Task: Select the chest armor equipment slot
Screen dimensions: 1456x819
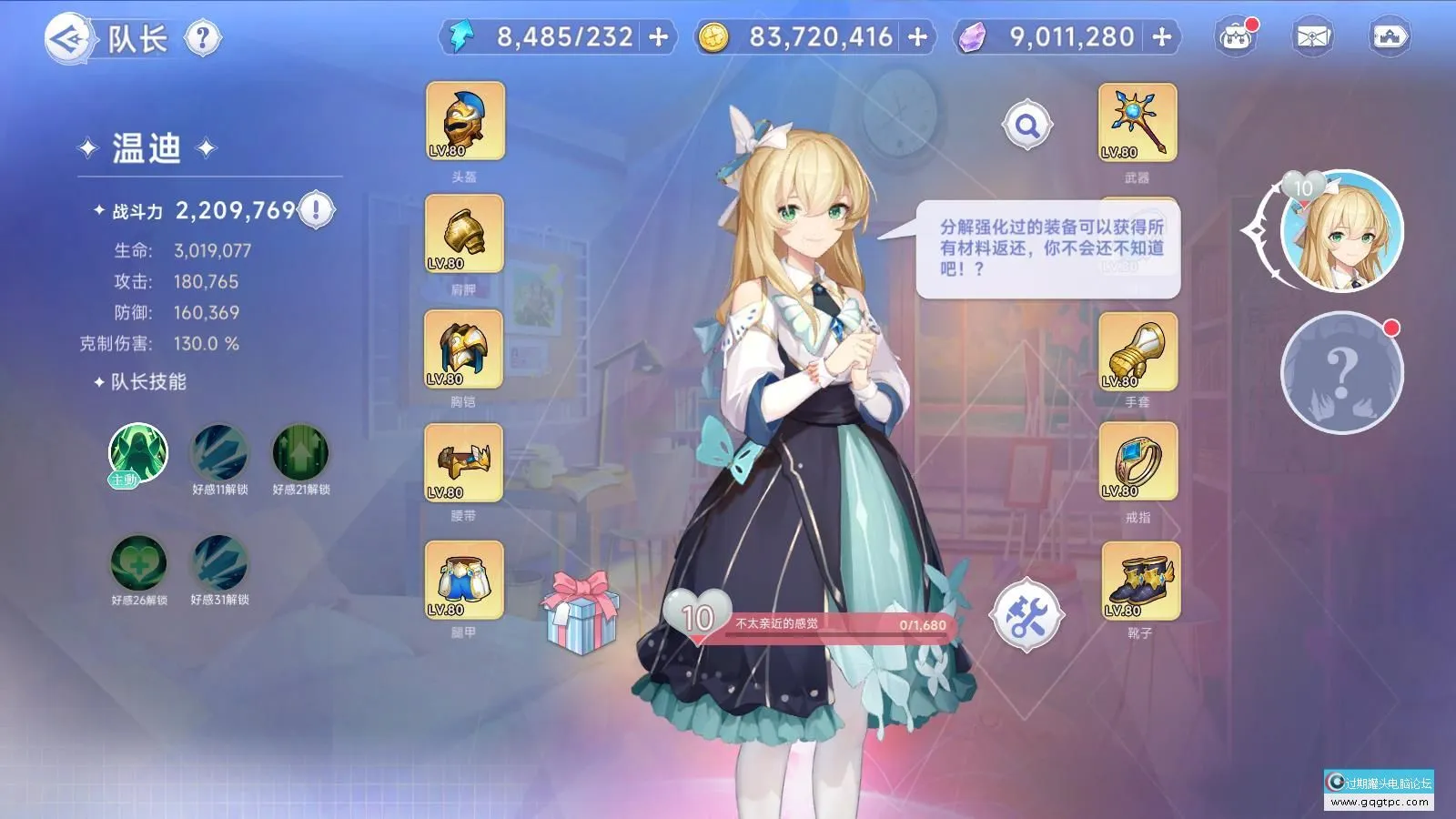Action: coord(464,349)
